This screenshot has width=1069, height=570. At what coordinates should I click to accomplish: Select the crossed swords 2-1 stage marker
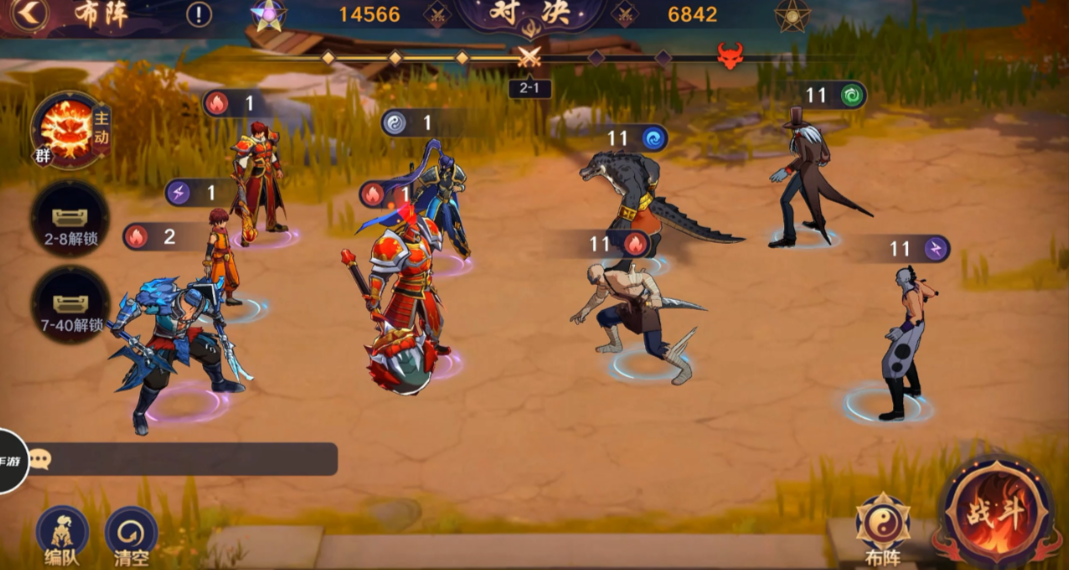(529, 58)
